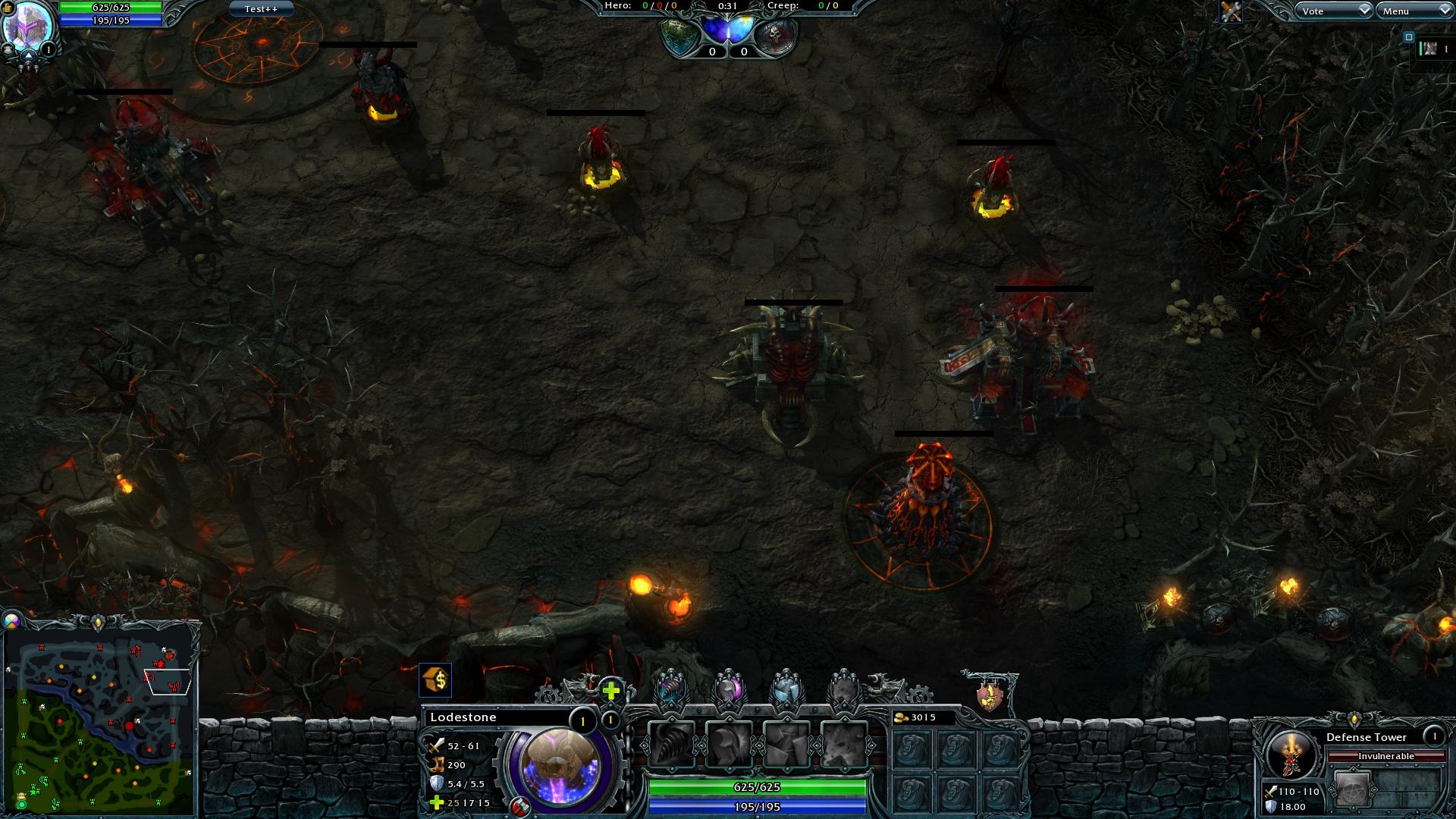
Task: Open the Vote dropdown
Action: coord(1332,11)
